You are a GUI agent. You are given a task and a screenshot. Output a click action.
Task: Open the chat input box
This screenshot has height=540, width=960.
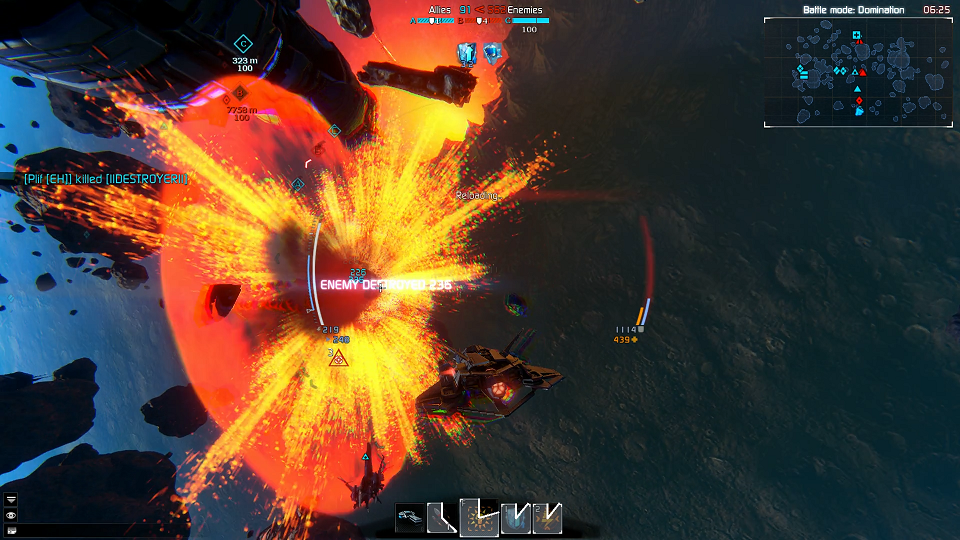click(x=11, y=529)
